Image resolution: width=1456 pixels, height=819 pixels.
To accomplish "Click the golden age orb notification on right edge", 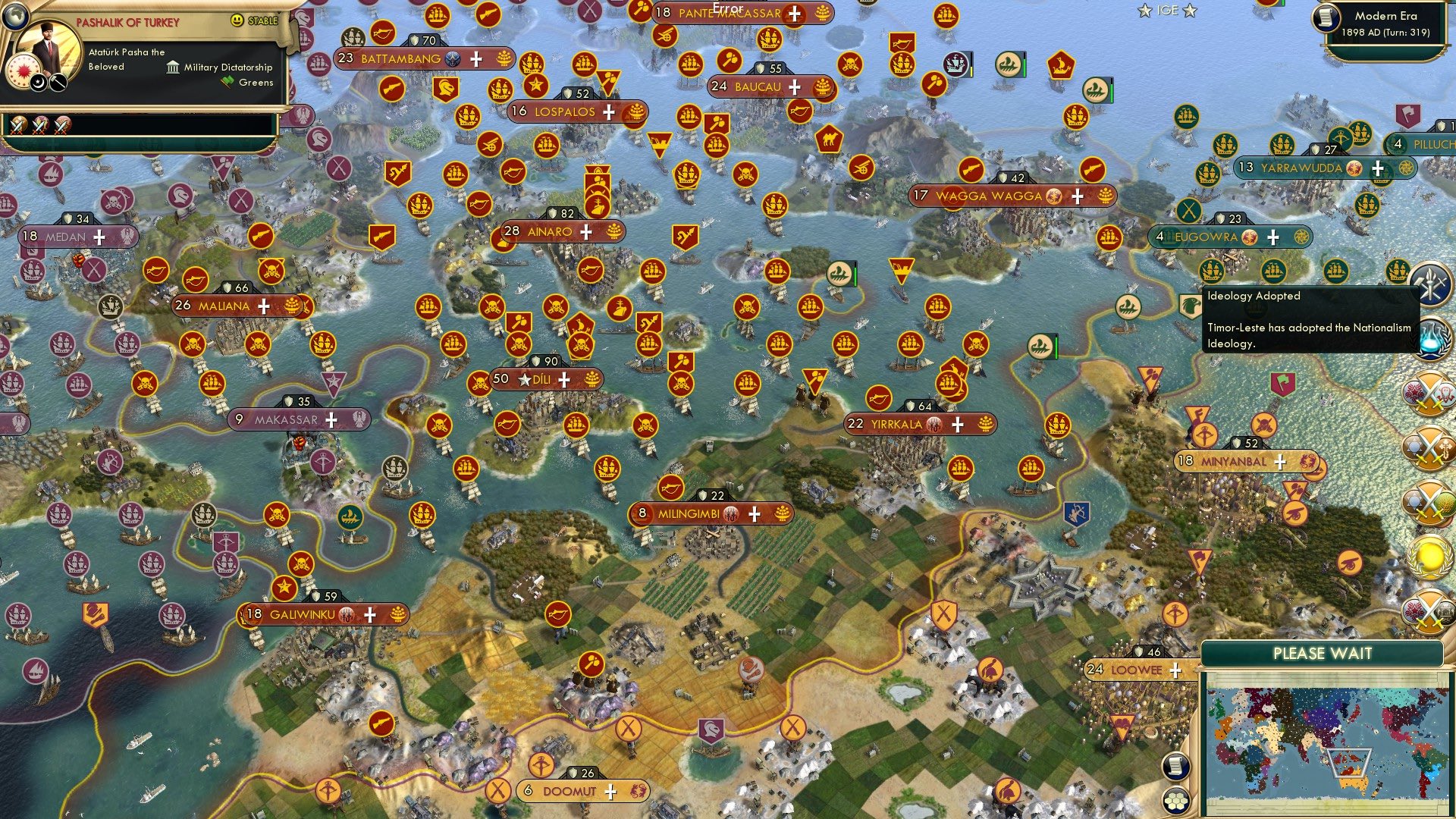I will coord(1429,558).
